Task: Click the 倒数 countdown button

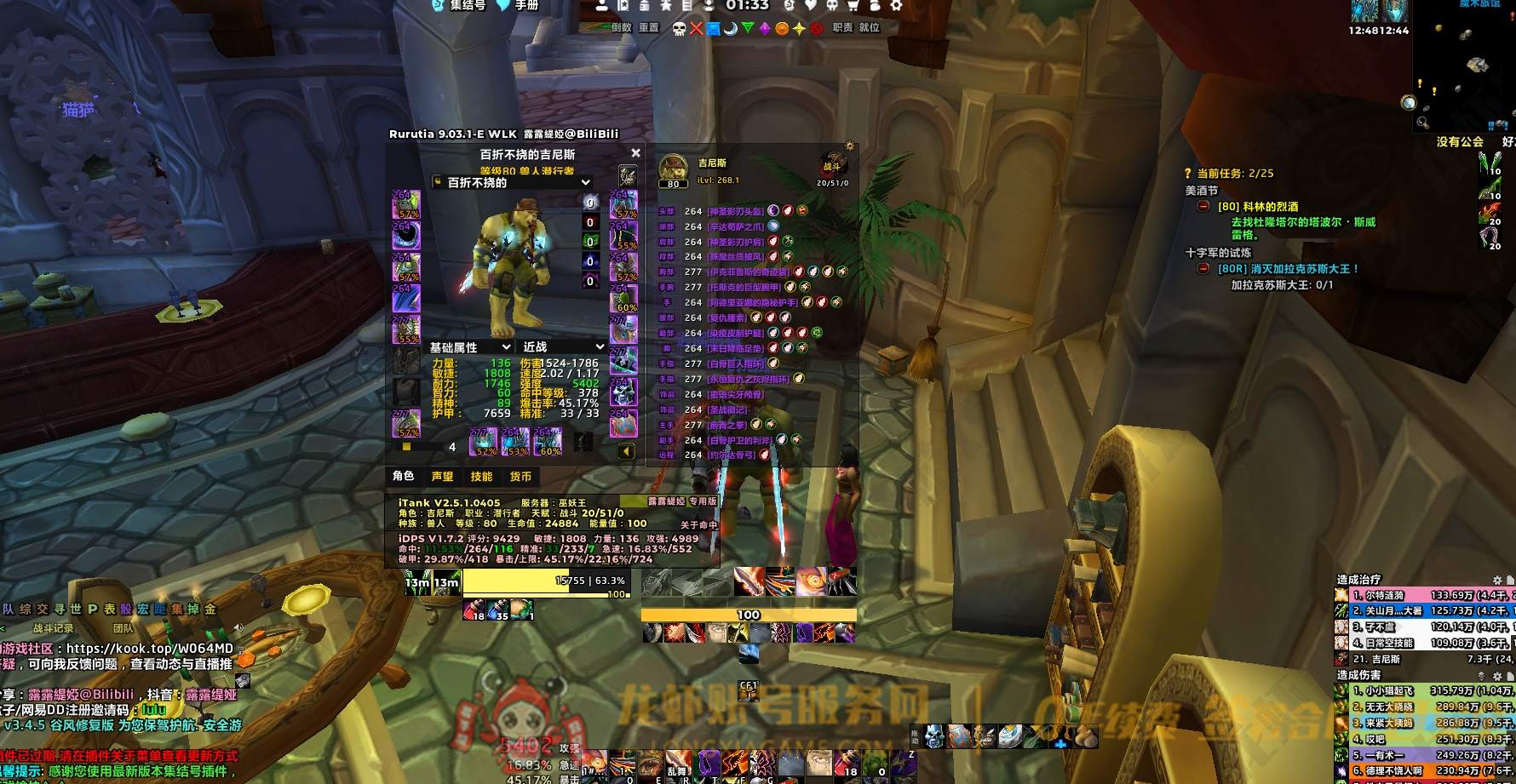Action: coord(622,27)
